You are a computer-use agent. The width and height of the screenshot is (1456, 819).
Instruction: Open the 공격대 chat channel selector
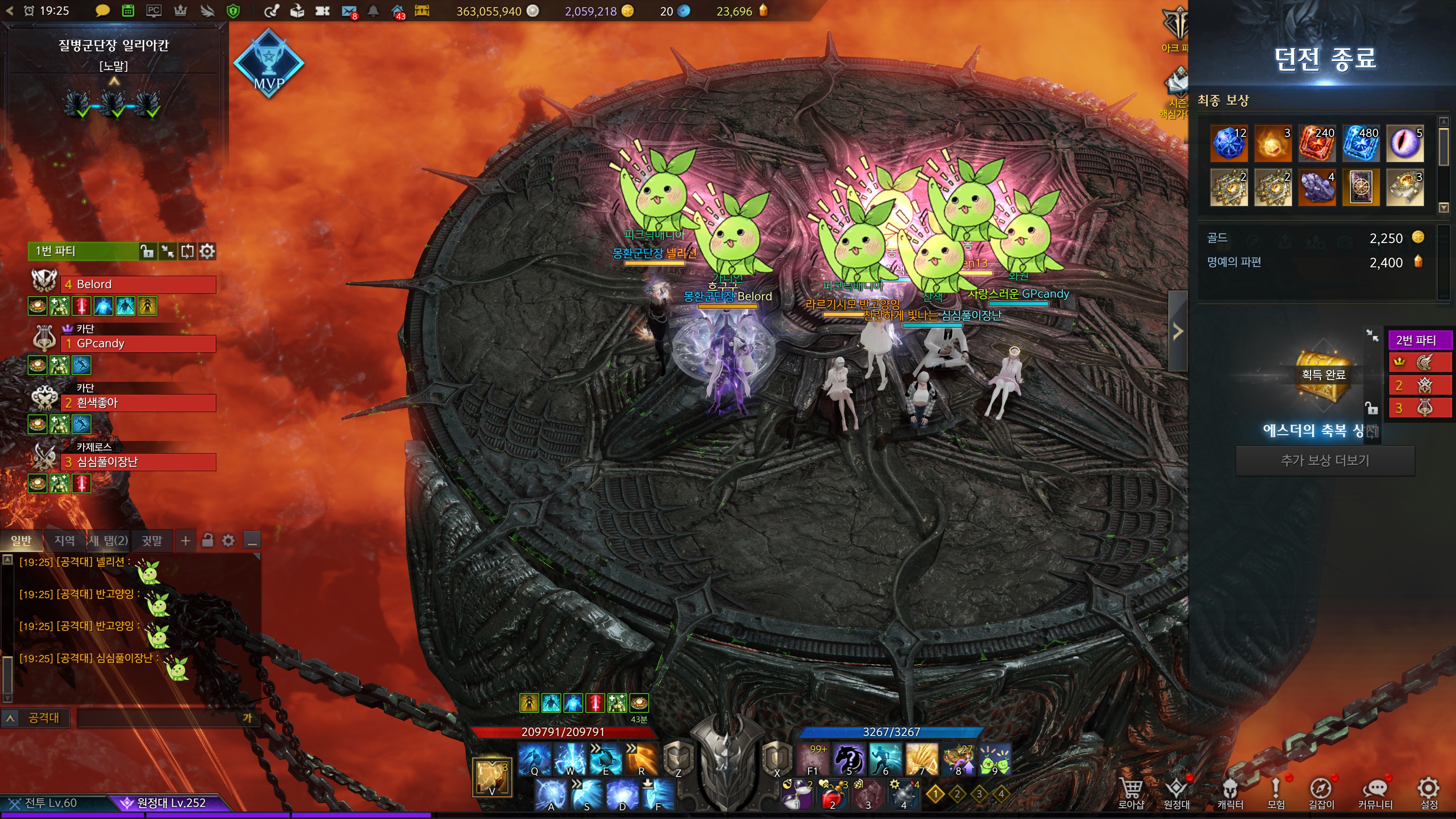point(36,718)
